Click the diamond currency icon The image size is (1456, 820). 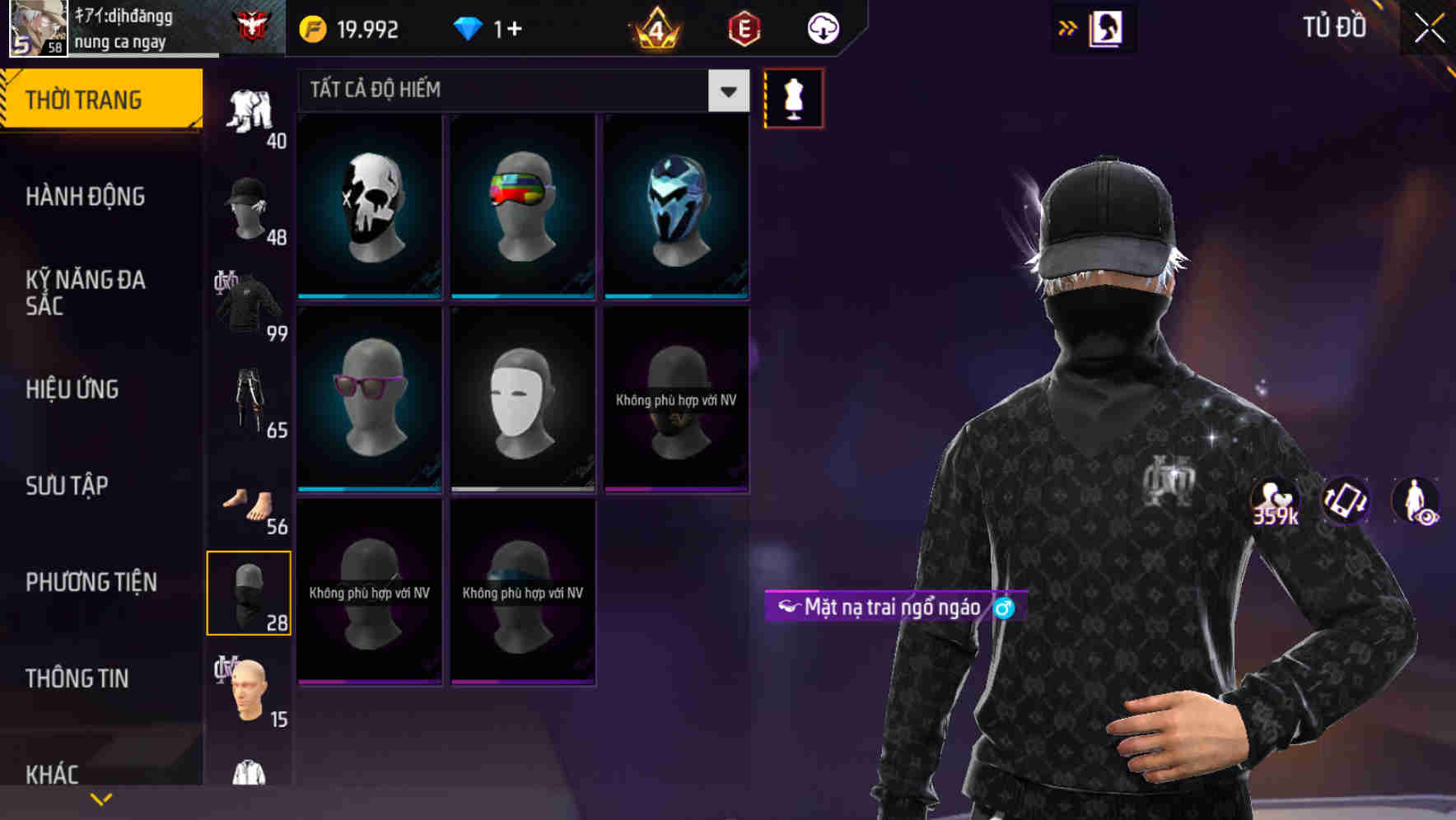coord(469,27)
